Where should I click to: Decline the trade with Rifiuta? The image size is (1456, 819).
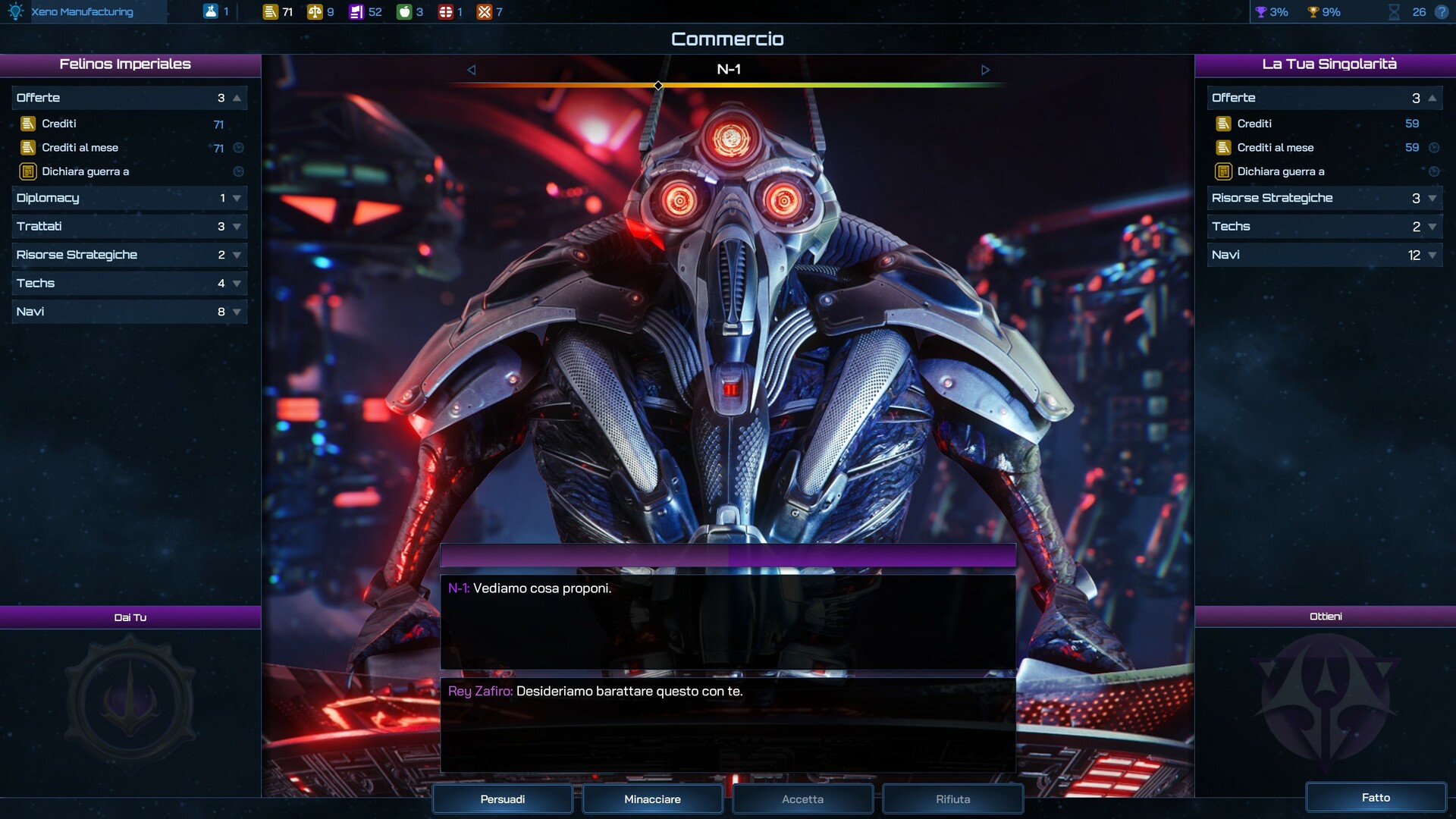tap(952, 799)
